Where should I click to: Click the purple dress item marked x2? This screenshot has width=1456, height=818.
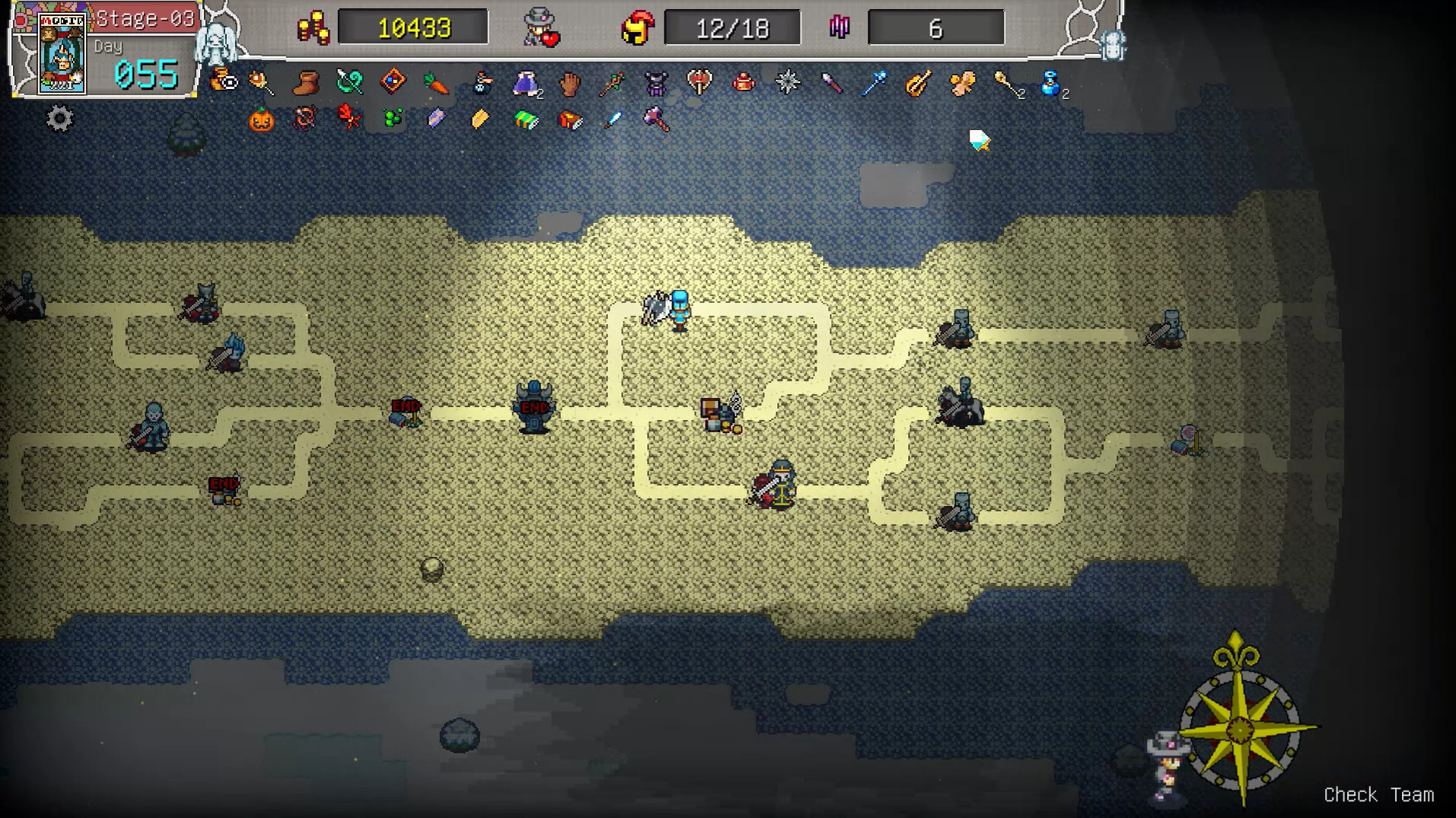click(525, 84)
